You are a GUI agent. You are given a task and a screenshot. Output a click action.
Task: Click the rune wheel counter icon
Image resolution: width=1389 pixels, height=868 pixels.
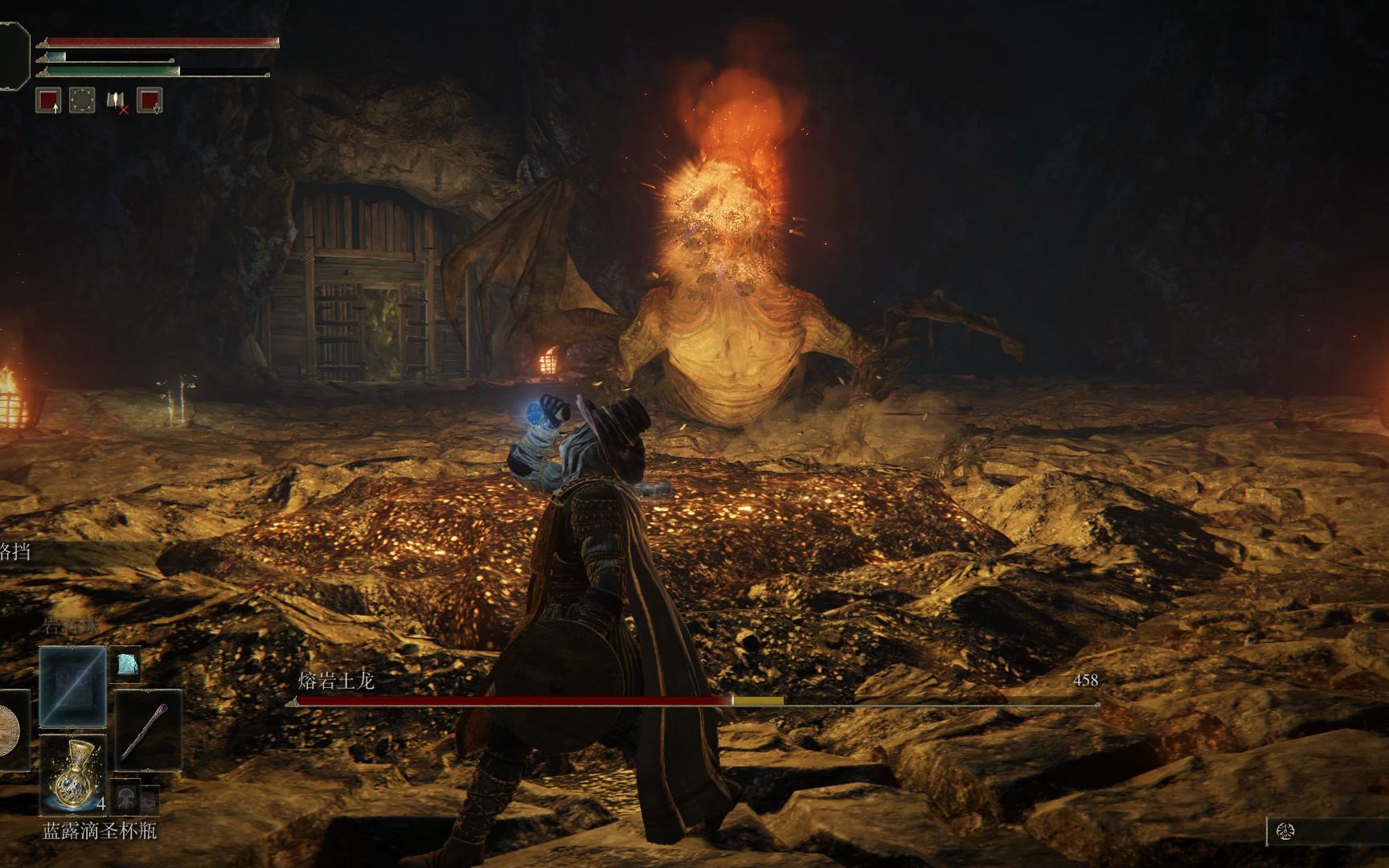1284,831
